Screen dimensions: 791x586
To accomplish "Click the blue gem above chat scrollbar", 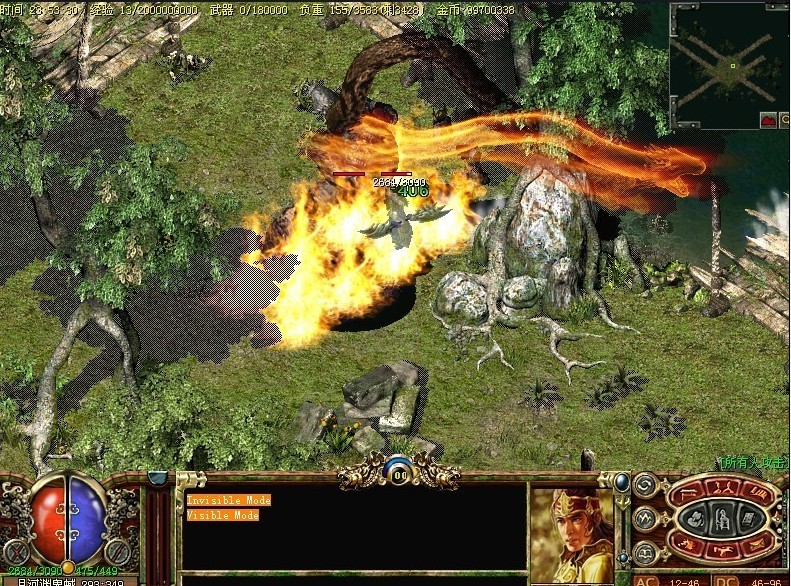I will point(158,477).
